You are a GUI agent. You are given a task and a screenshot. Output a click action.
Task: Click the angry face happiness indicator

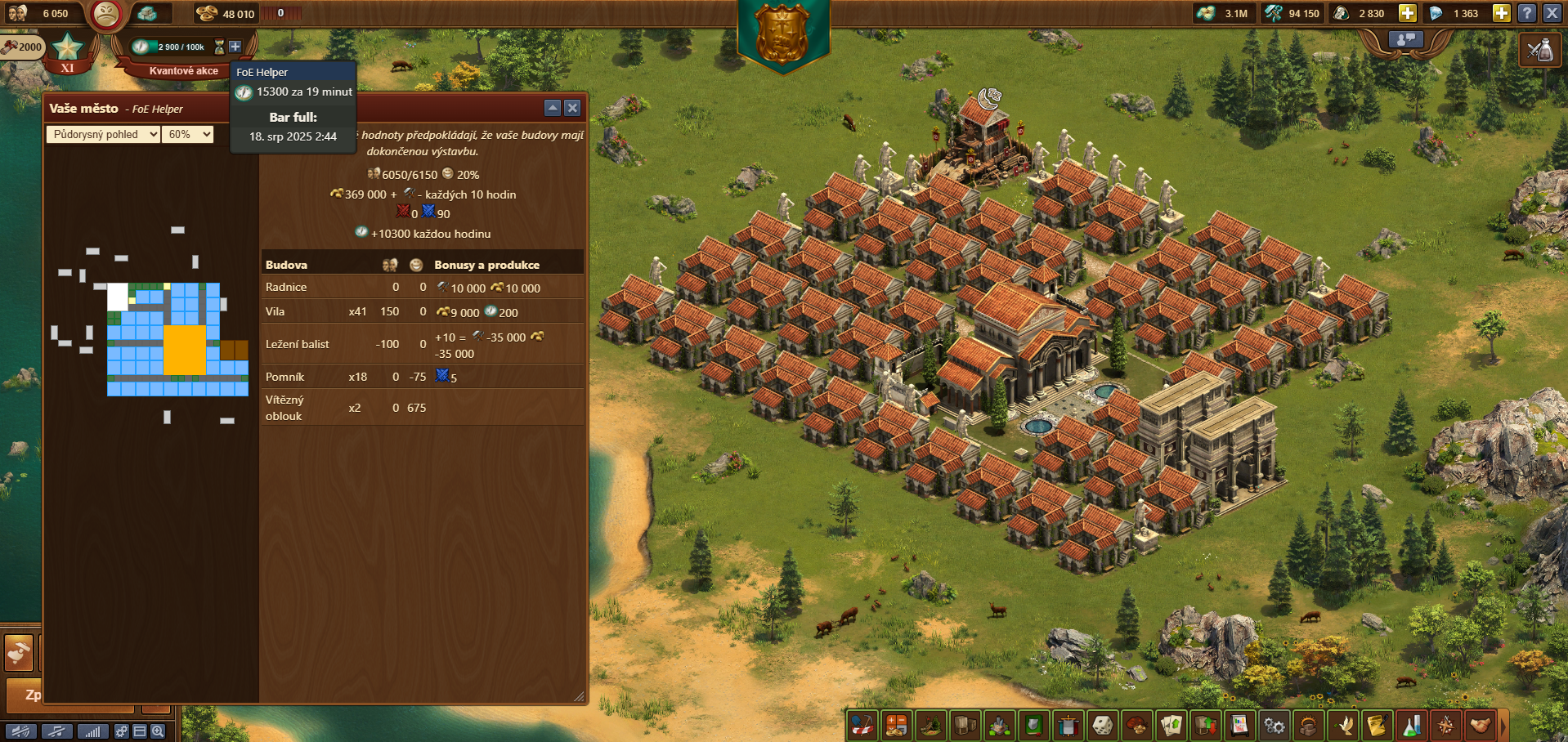pyautogui.click(x=105, y=14)
